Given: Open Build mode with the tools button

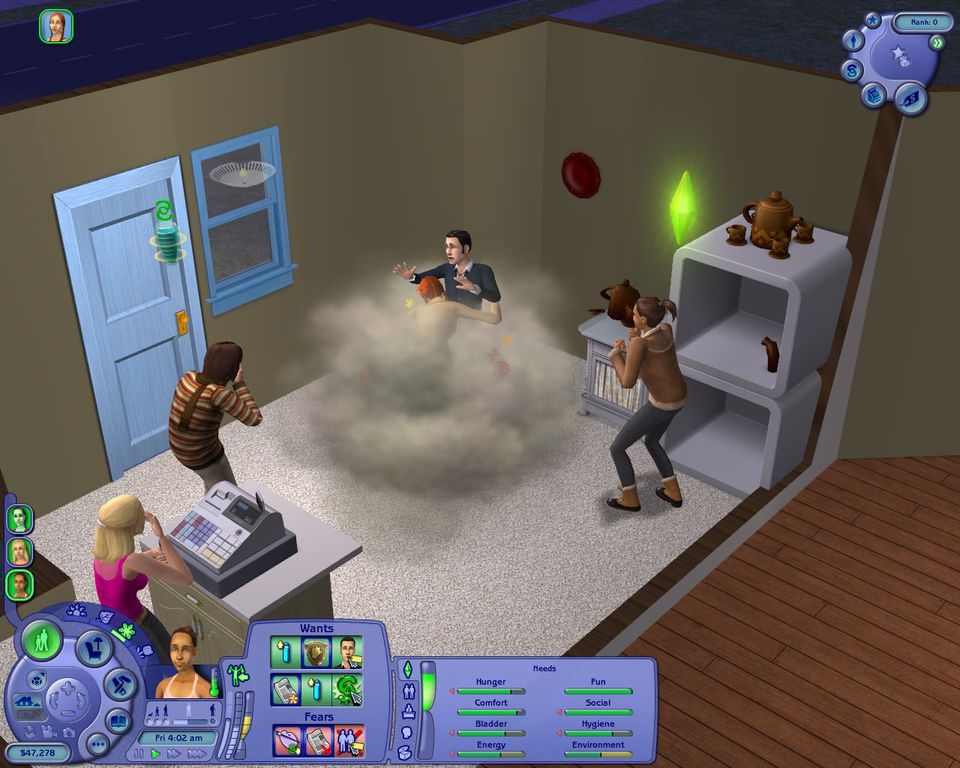Looking at the screenshot, I should pos(119,685).
